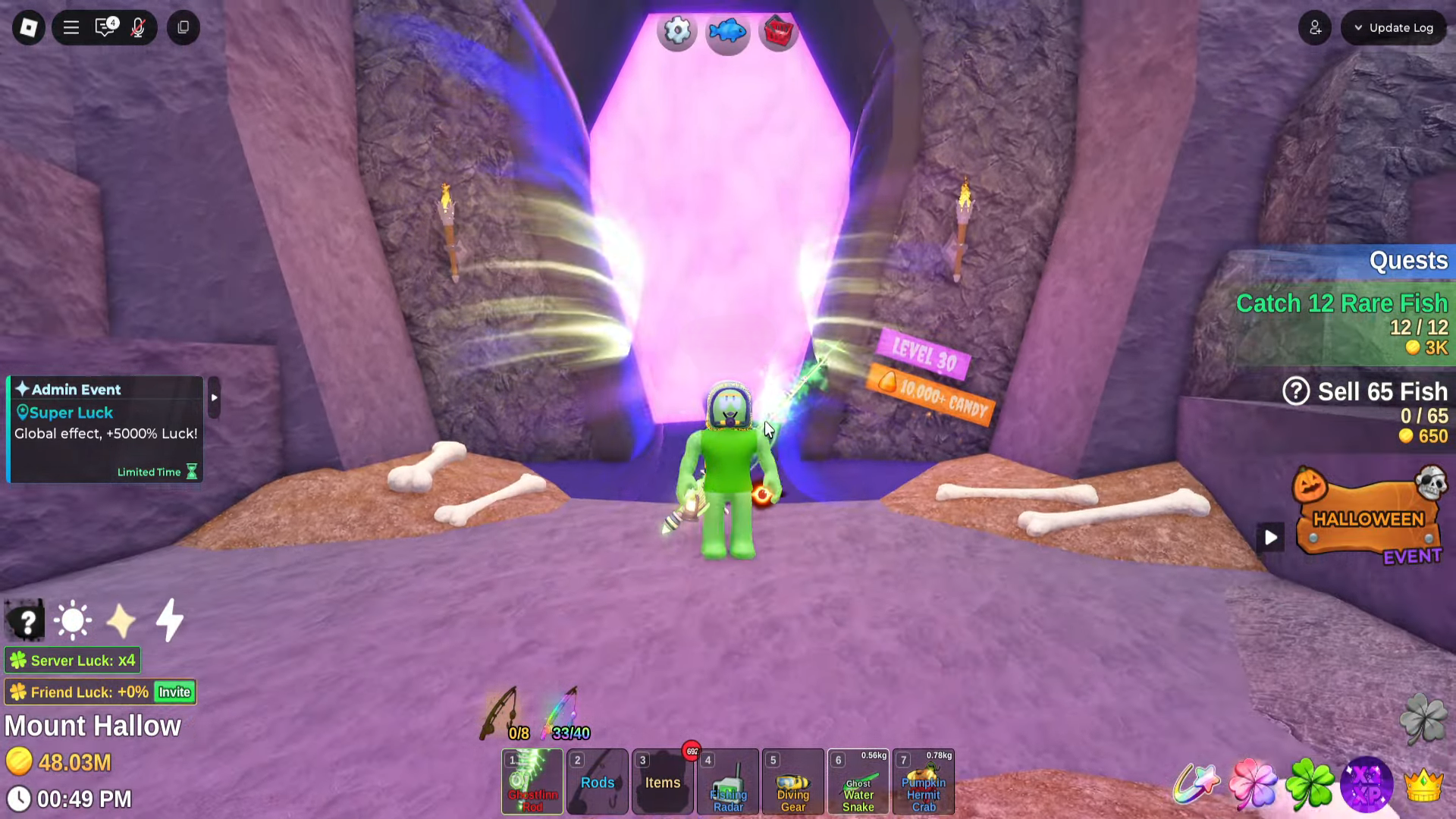Select the Fishing Radar in slot 4
The height and width of the screenshot is (819, 1456).
[726, 782]
